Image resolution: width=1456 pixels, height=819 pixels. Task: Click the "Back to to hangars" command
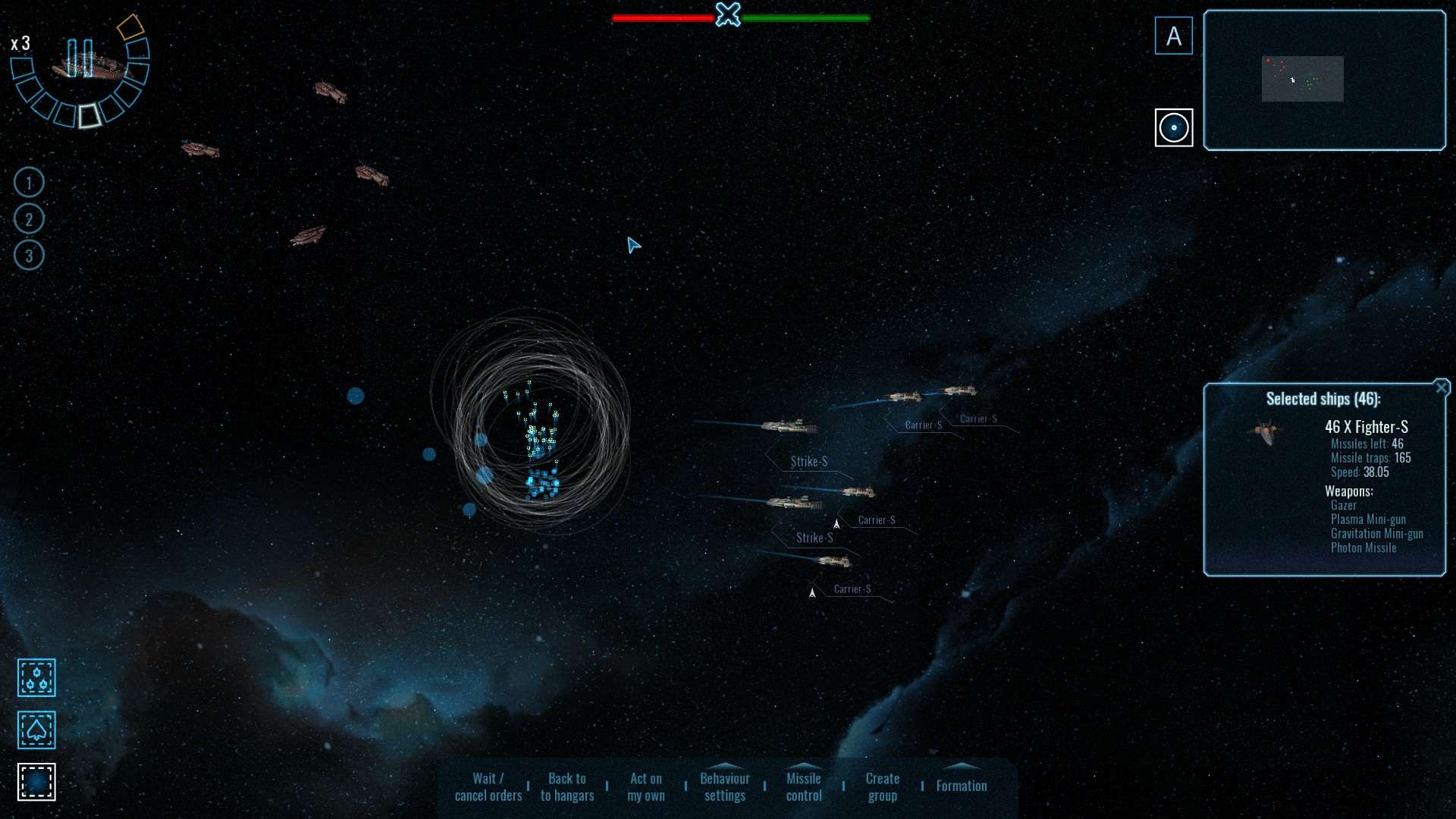click(566, 786)
